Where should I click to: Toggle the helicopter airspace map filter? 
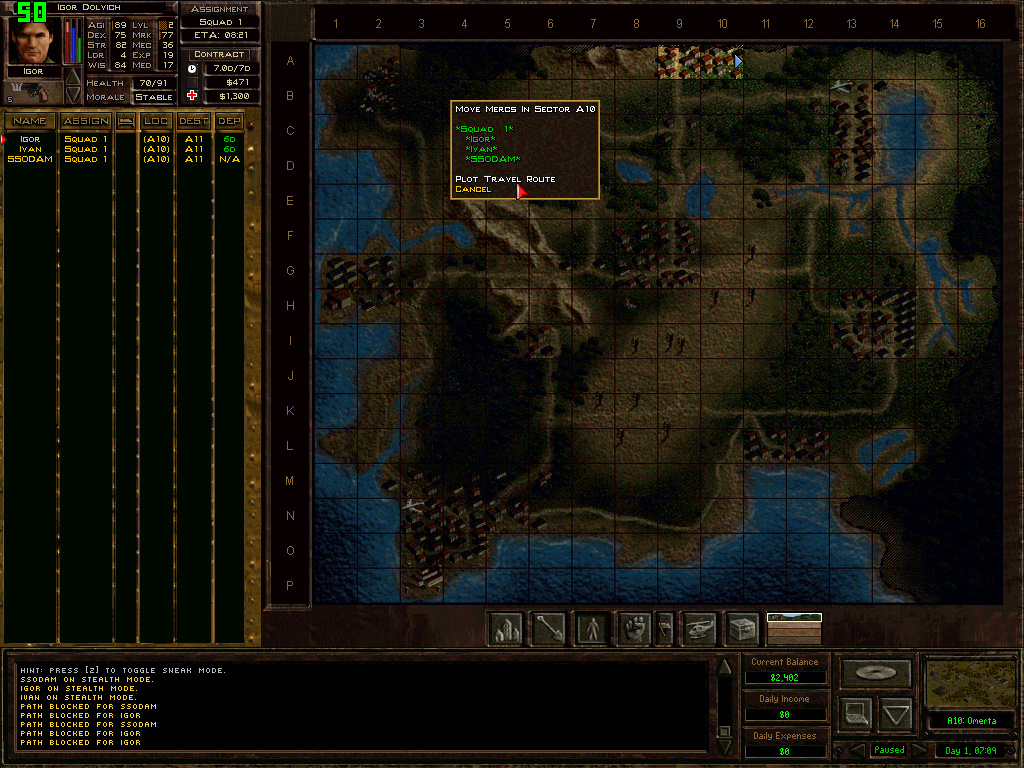tap(700, 629)
